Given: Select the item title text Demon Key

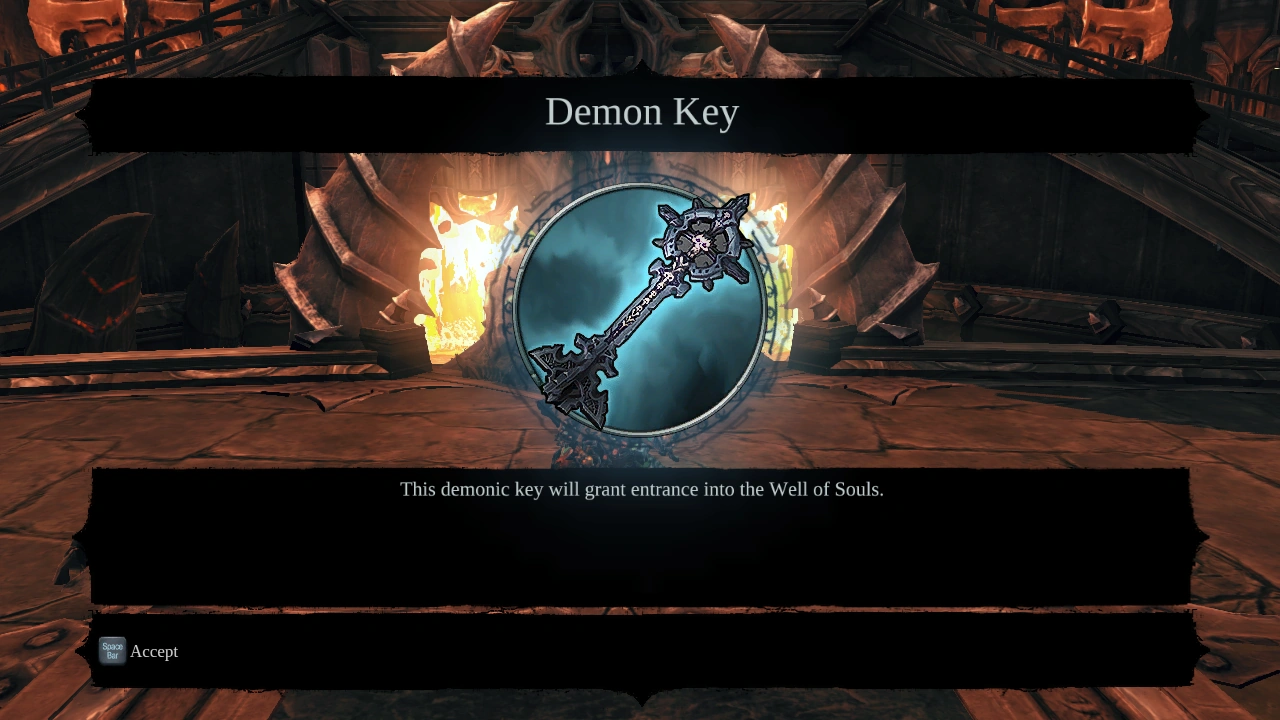Looking at the screenshot, I should click(640, 112).
